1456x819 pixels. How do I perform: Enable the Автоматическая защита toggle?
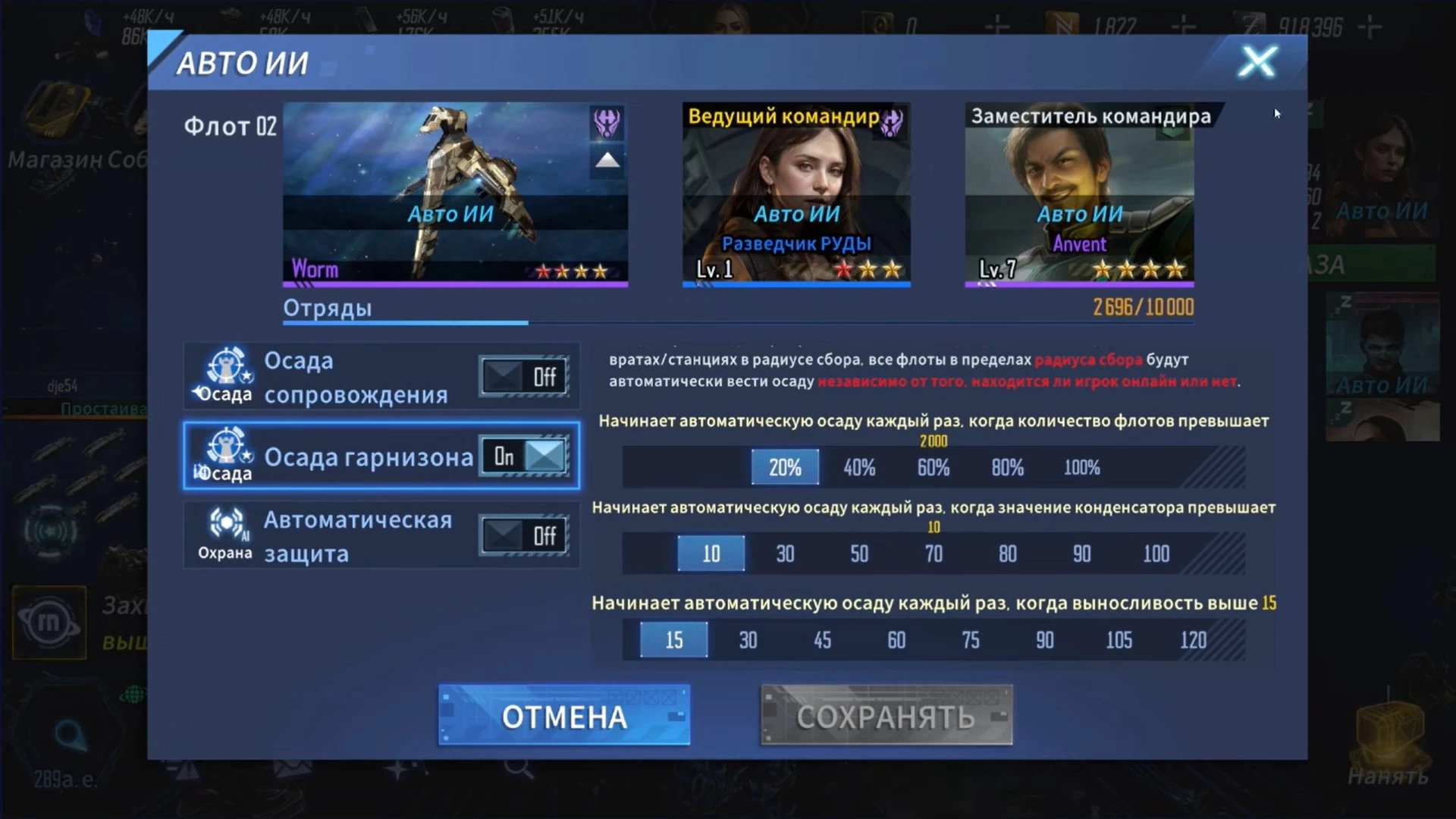[x=524, y=536]
